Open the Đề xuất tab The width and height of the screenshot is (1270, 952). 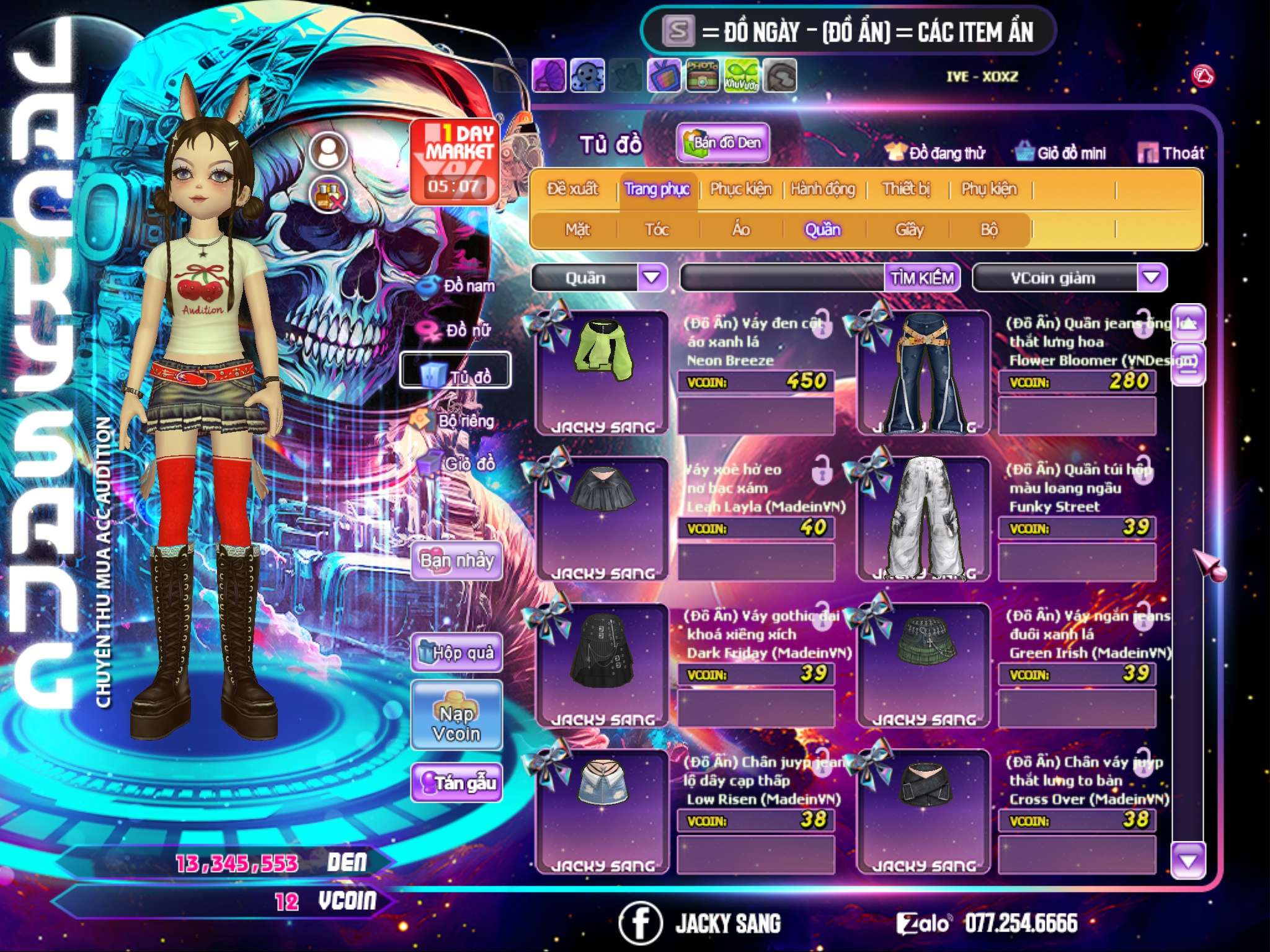[x=572, y=189]
